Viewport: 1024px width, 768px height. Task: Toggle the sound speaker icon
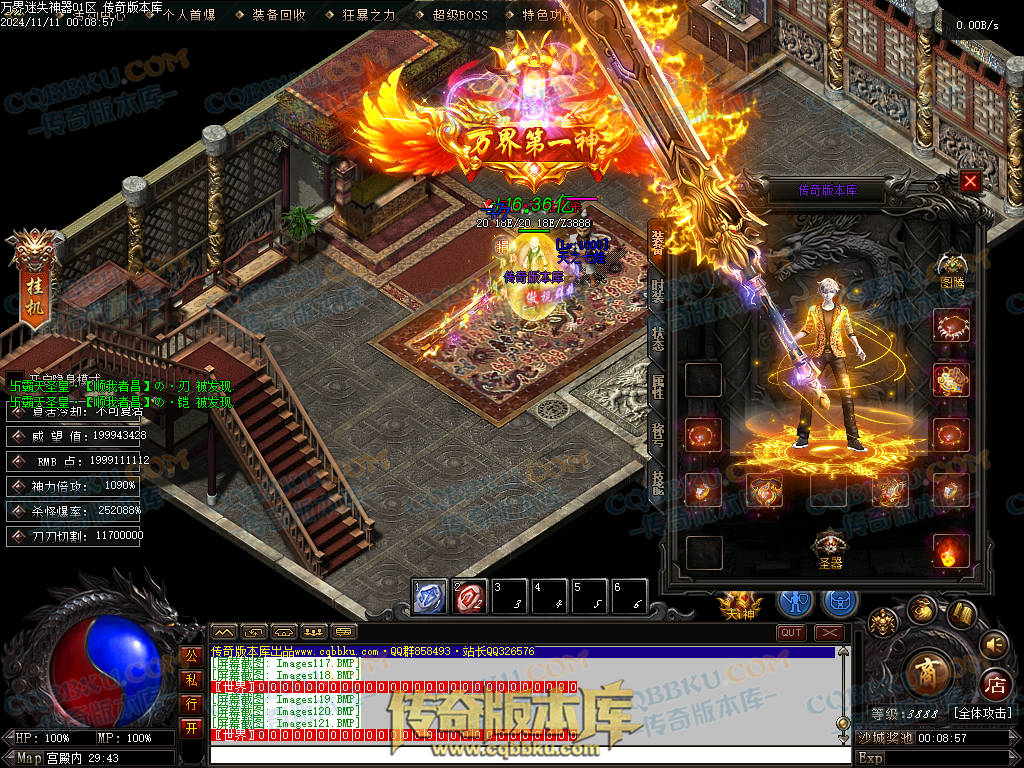tap(993, 643)
